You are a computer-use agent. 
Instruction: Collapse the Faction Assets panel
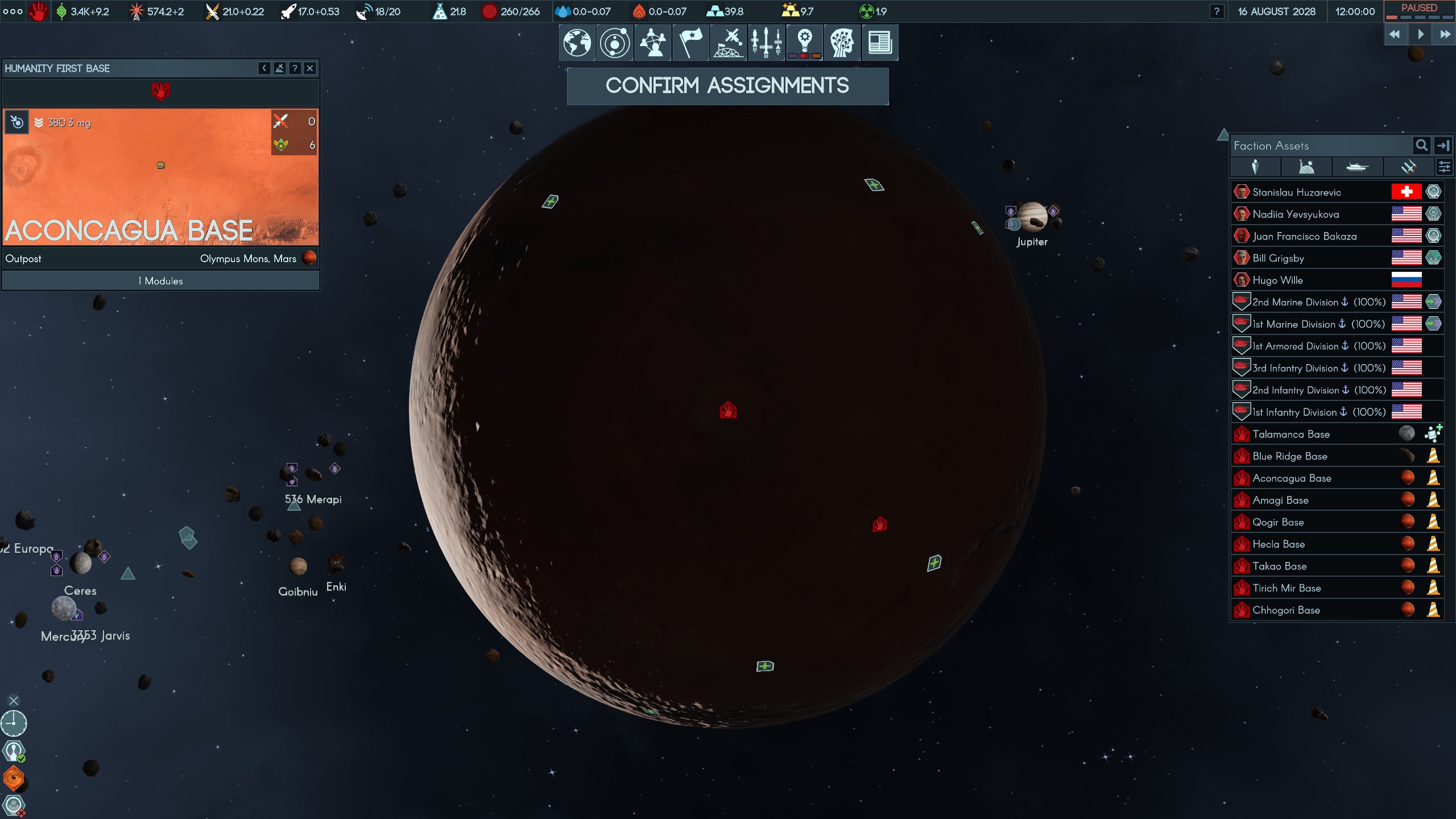pos(1443,146)
